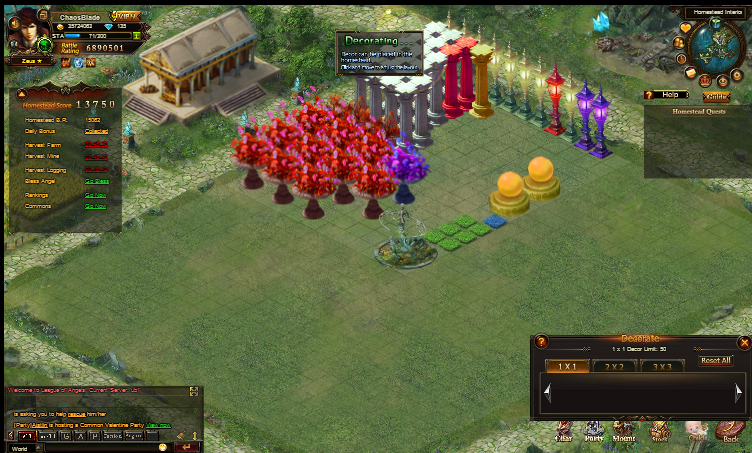
Task: Open the Mount menu icon
Action: pos(624,432)
